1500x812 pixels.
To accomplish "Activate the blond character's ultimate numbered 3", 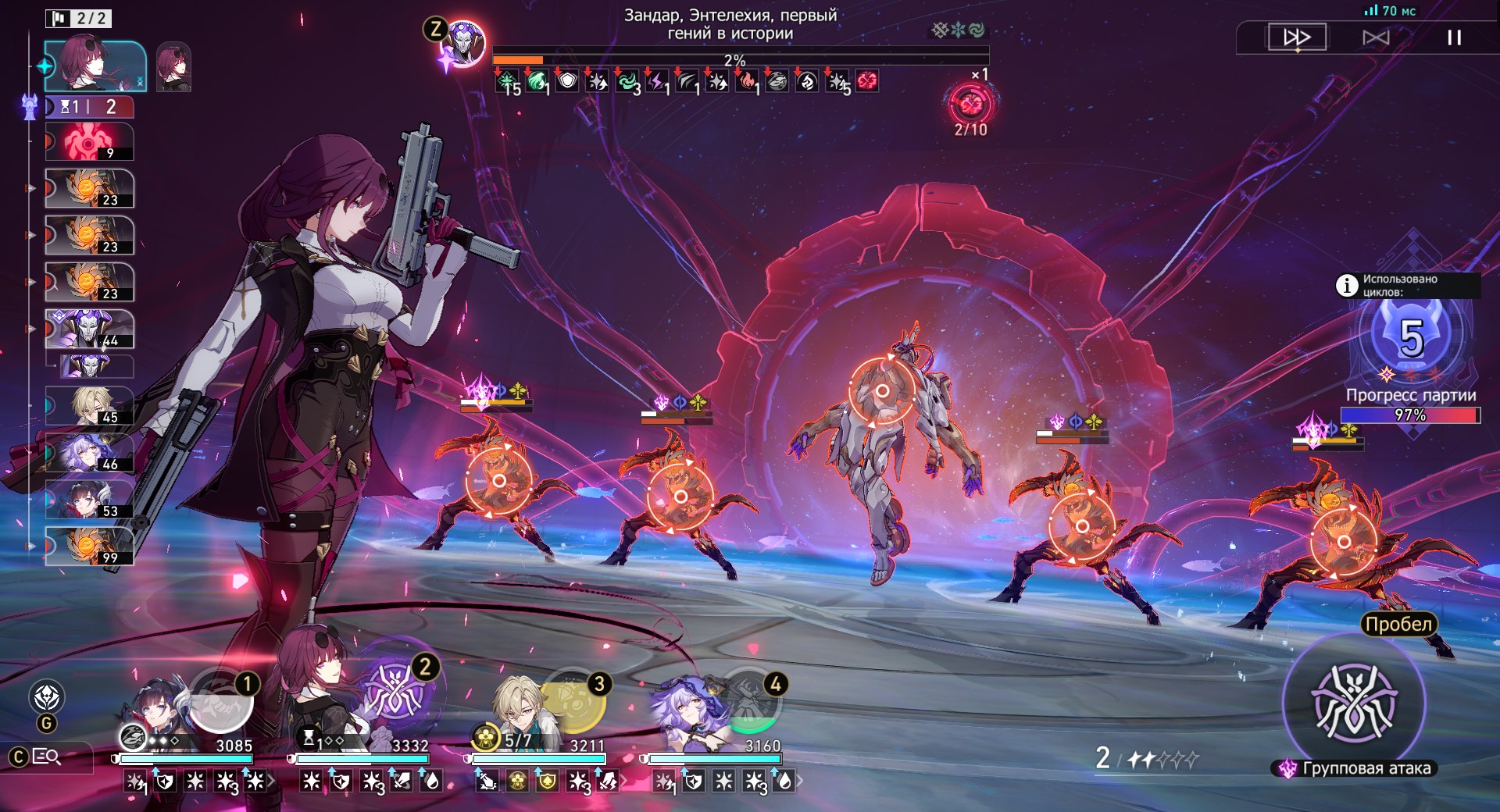I will pos(574,700).
